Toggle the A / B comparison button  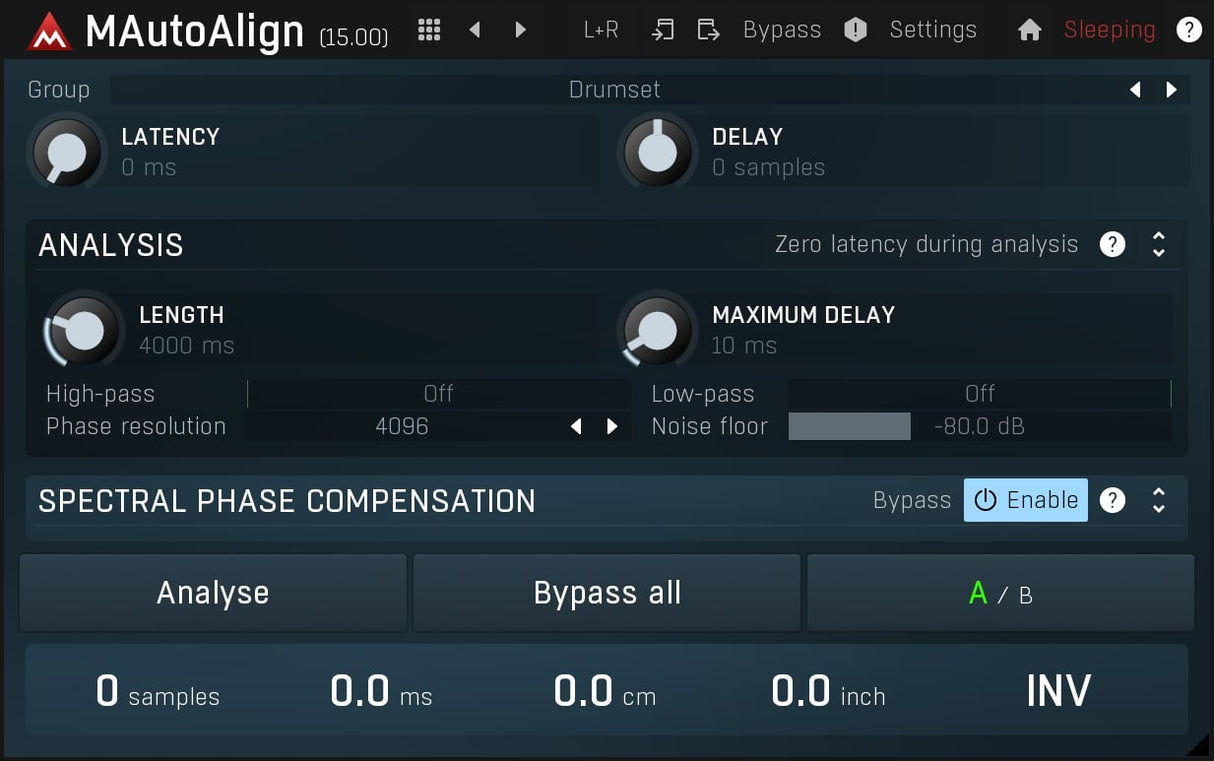pos(1000,594)
